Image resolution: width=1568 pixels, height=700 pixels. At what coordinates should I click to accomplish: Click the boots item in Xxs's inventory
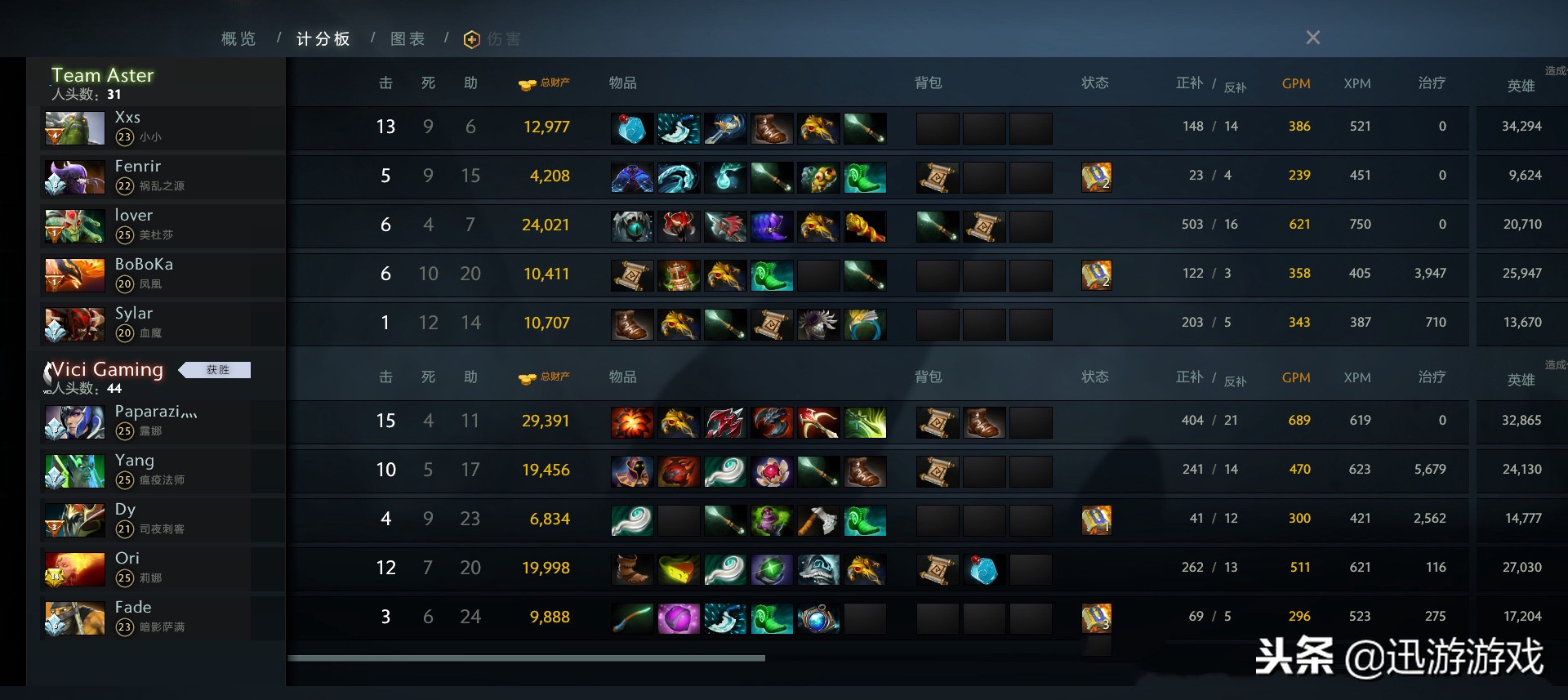(x=772, y=127)
